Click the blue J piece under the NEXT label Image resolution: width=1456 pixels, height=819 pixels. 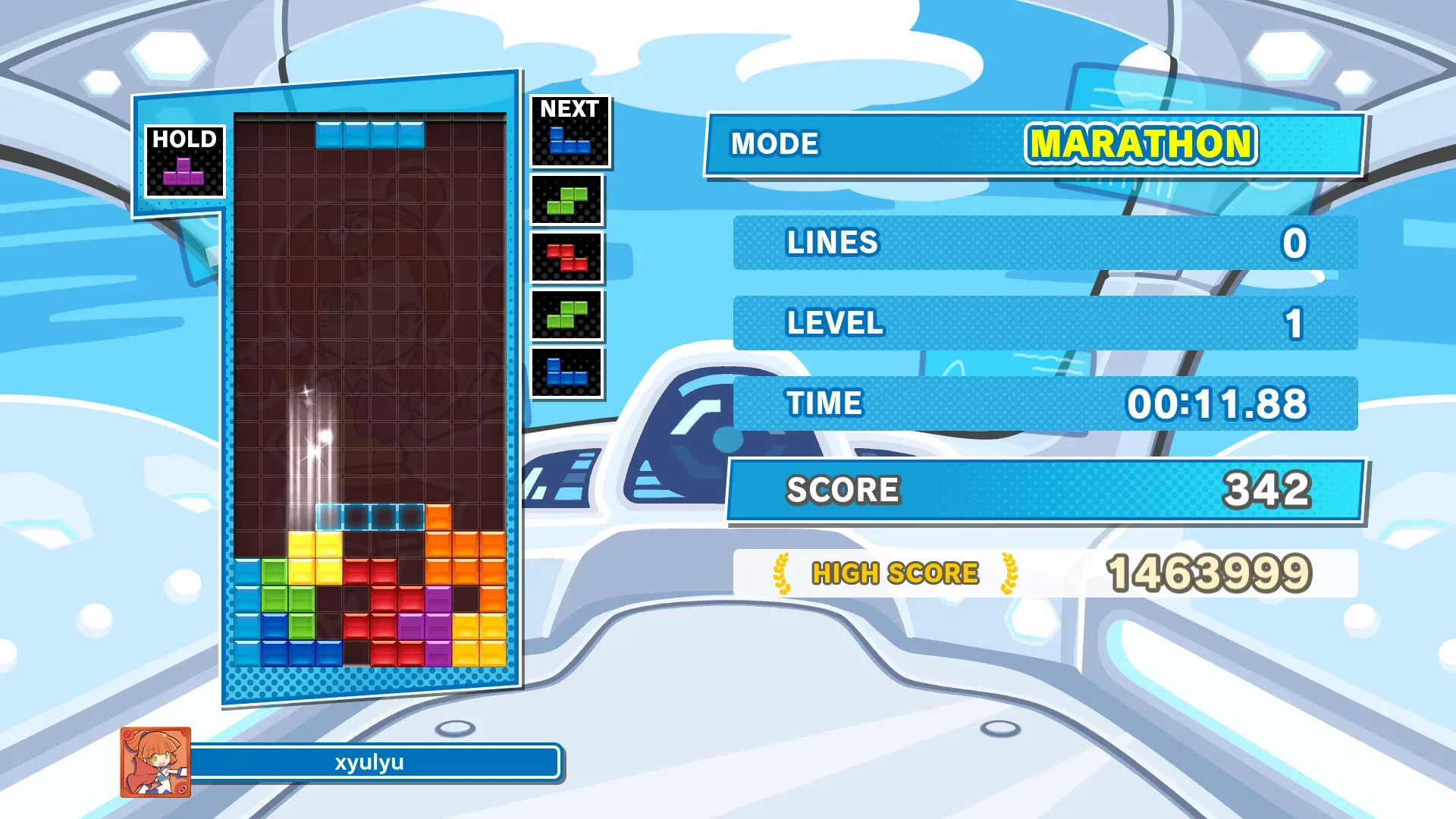point(569,142)
